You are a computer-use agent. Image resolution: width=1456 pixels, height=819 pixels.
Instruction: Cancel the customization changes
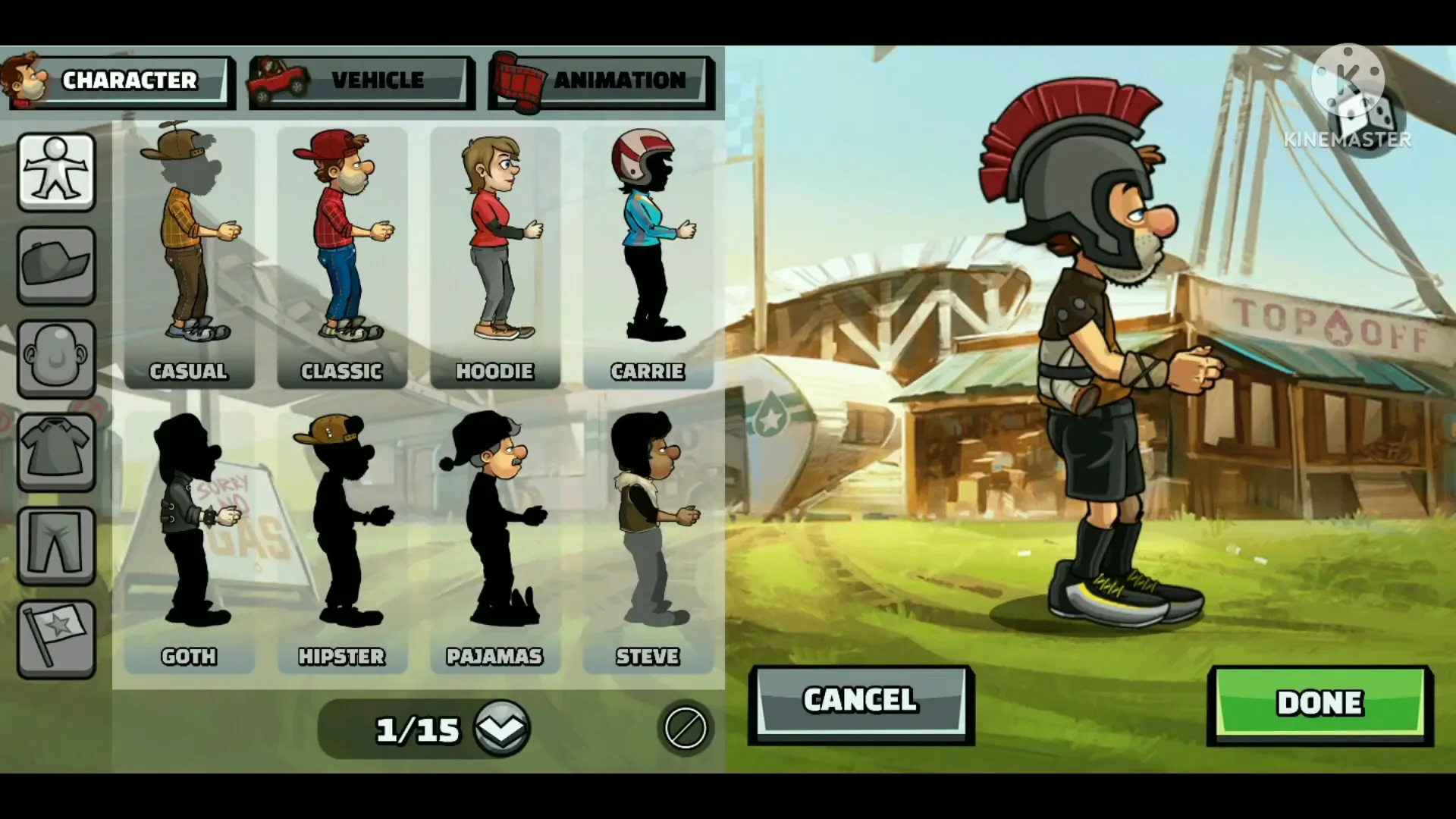pos(861,703)
